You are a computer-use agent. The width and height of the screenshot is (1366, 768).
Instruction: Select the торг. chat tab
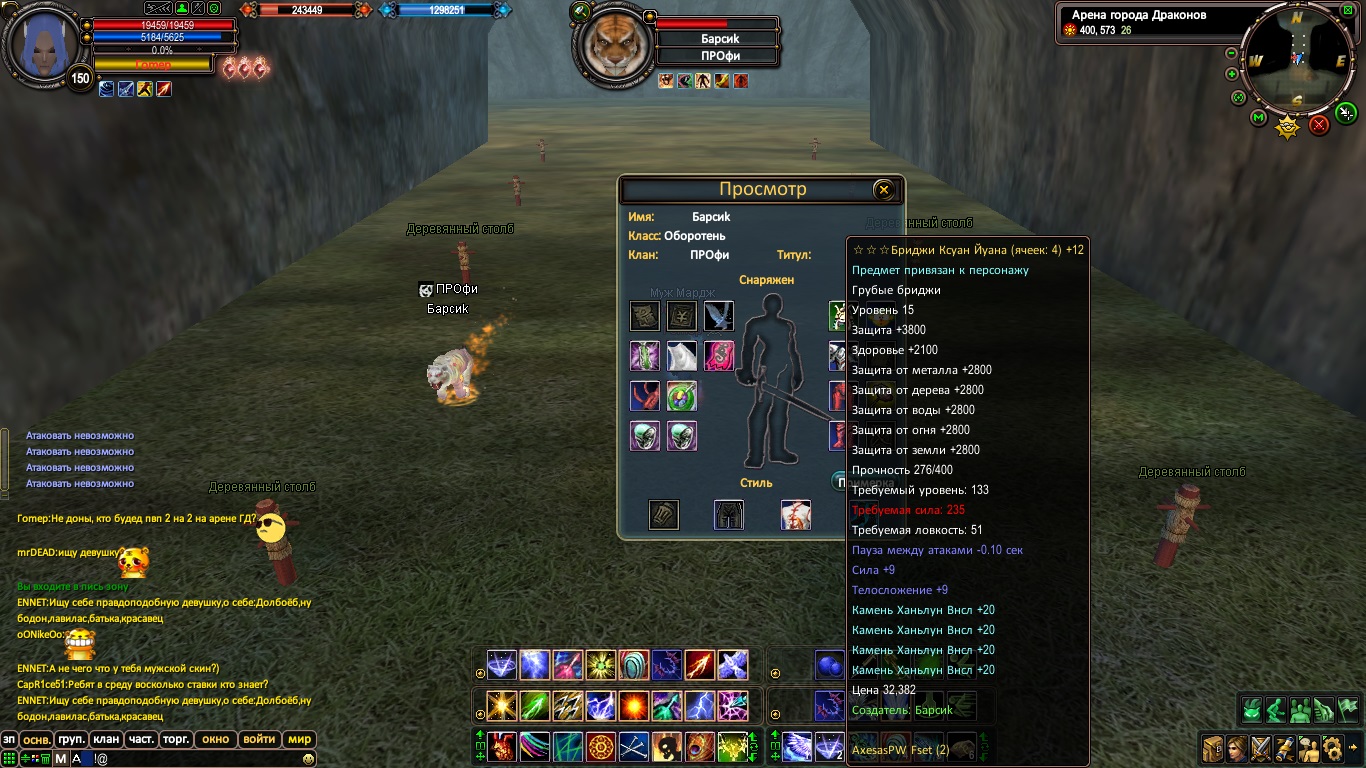point(177,740)
